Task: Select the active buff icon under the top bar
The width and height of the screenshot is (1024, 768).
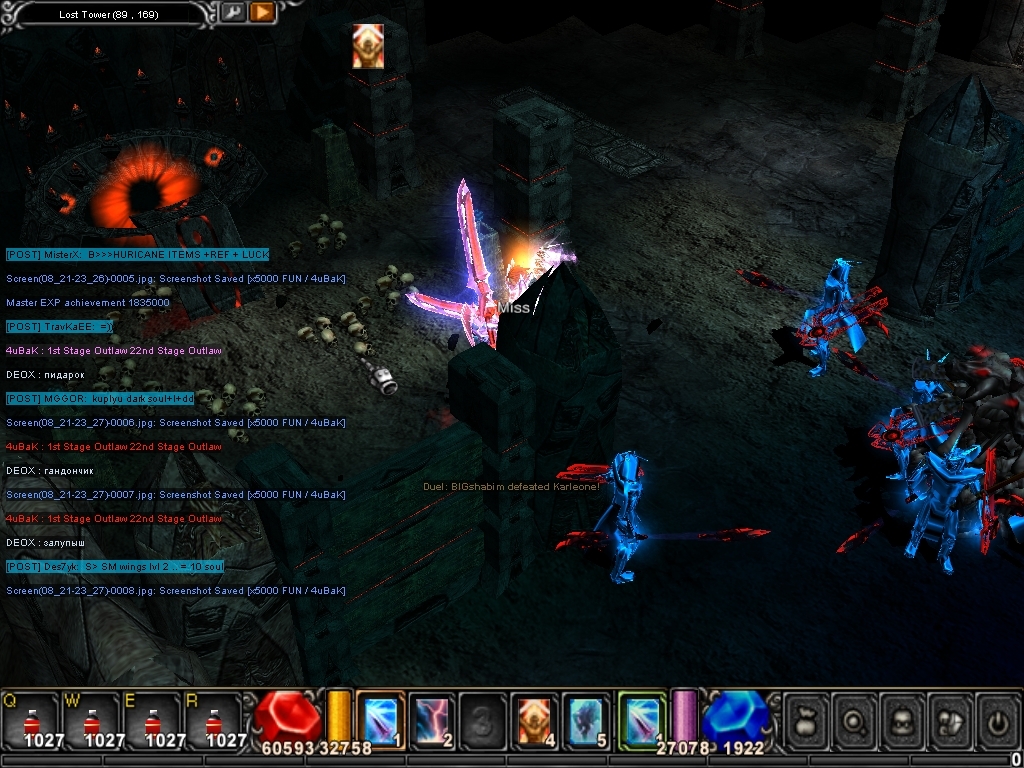Action: pos(368,46)
